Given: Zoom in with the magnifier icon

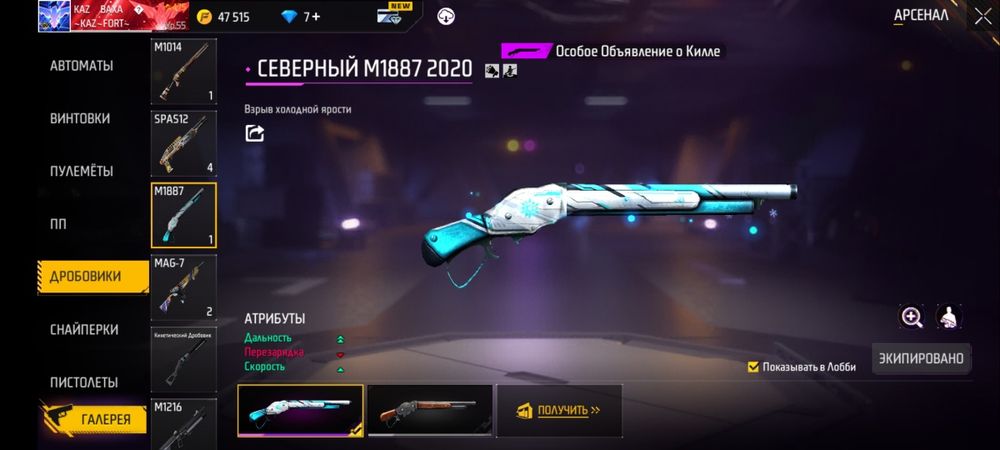Looking at the screenshot, I should [x=912, y=317].
